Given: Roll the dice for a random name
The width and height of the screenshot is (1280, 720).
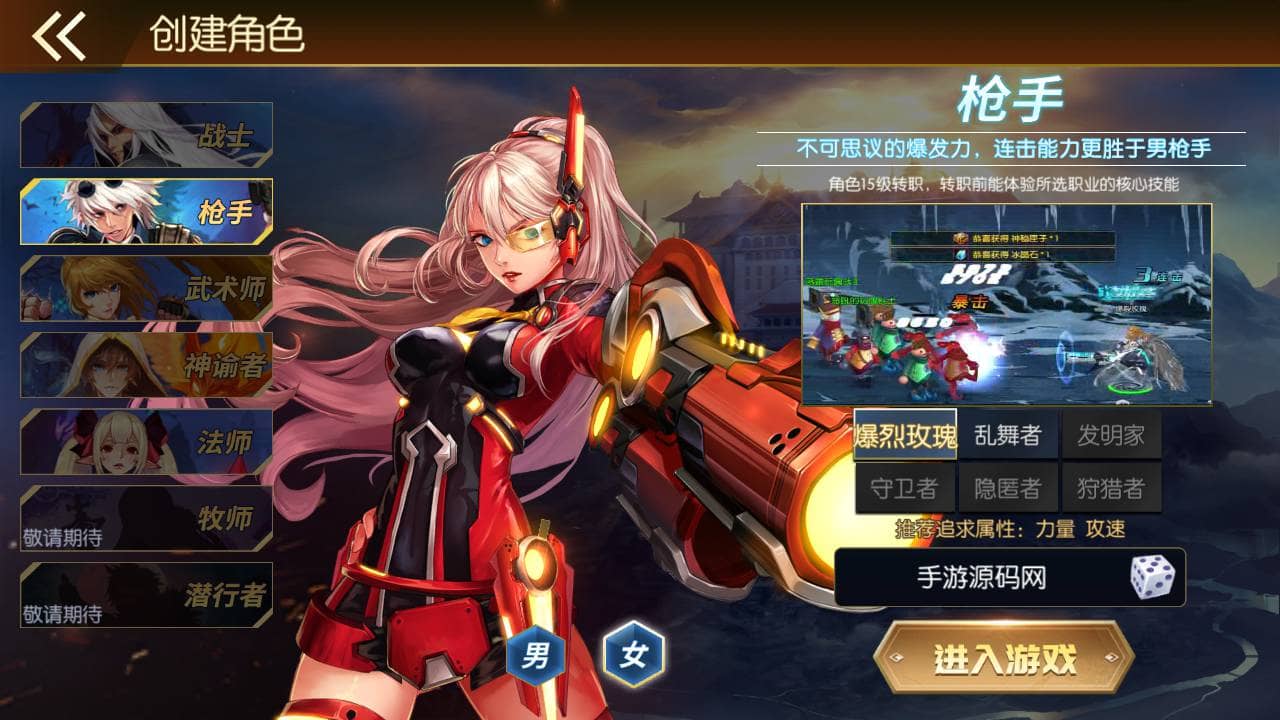Looking at the screenshot, I should pyautogui.click(x=1151, y=577).
